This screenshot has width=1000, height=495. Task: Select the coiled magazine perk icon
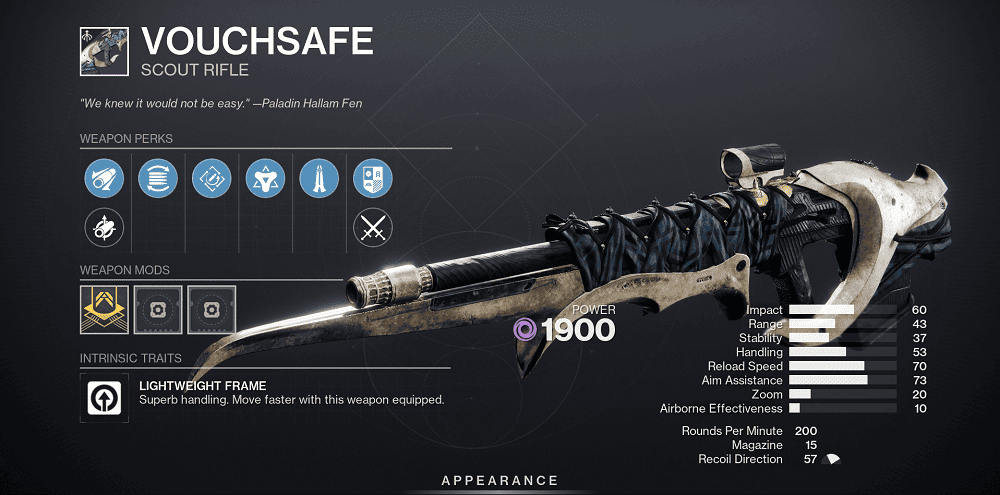pyautogui.click(x=158, y=179)
